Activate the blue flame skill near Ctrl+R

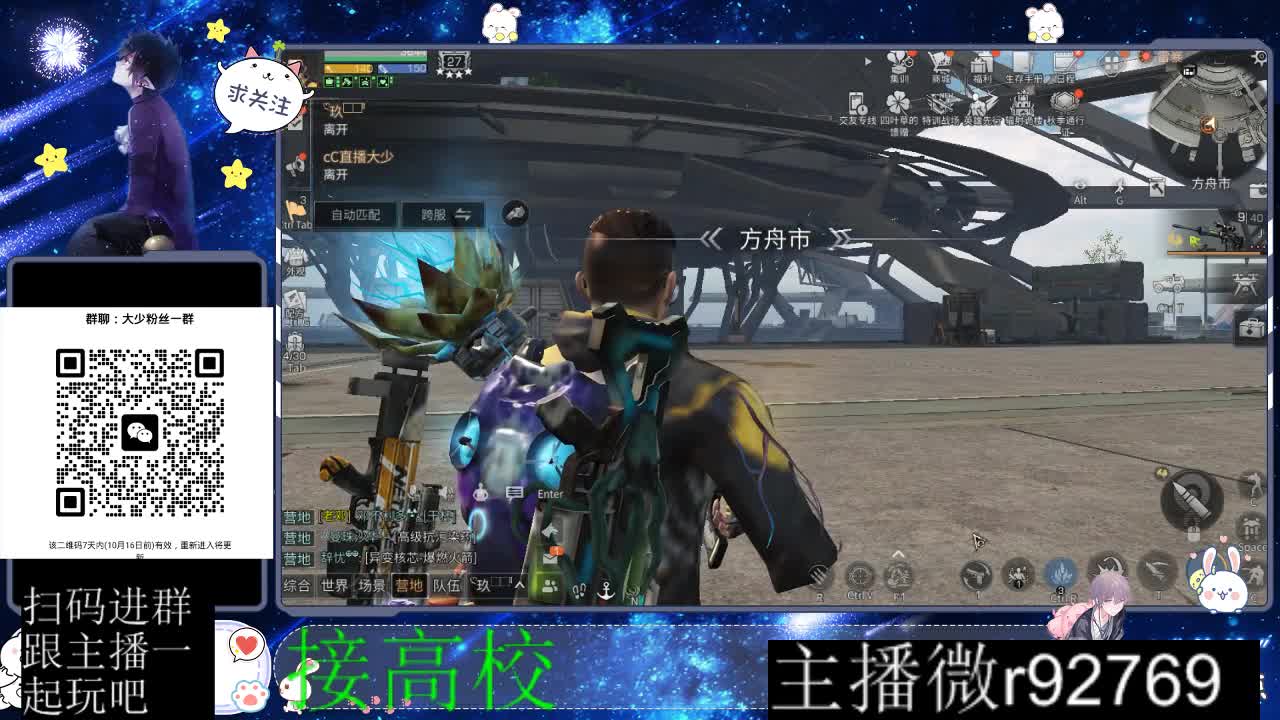pos(1059,574)
